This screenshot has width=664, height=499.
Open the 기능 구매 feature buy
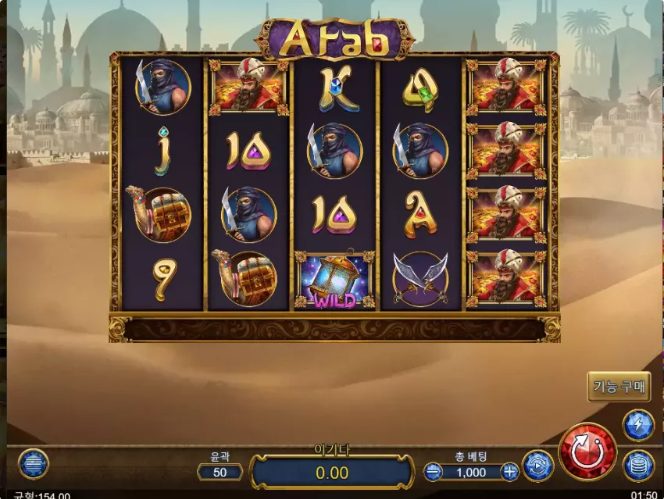pyautogui.click(x=619, y=386)
